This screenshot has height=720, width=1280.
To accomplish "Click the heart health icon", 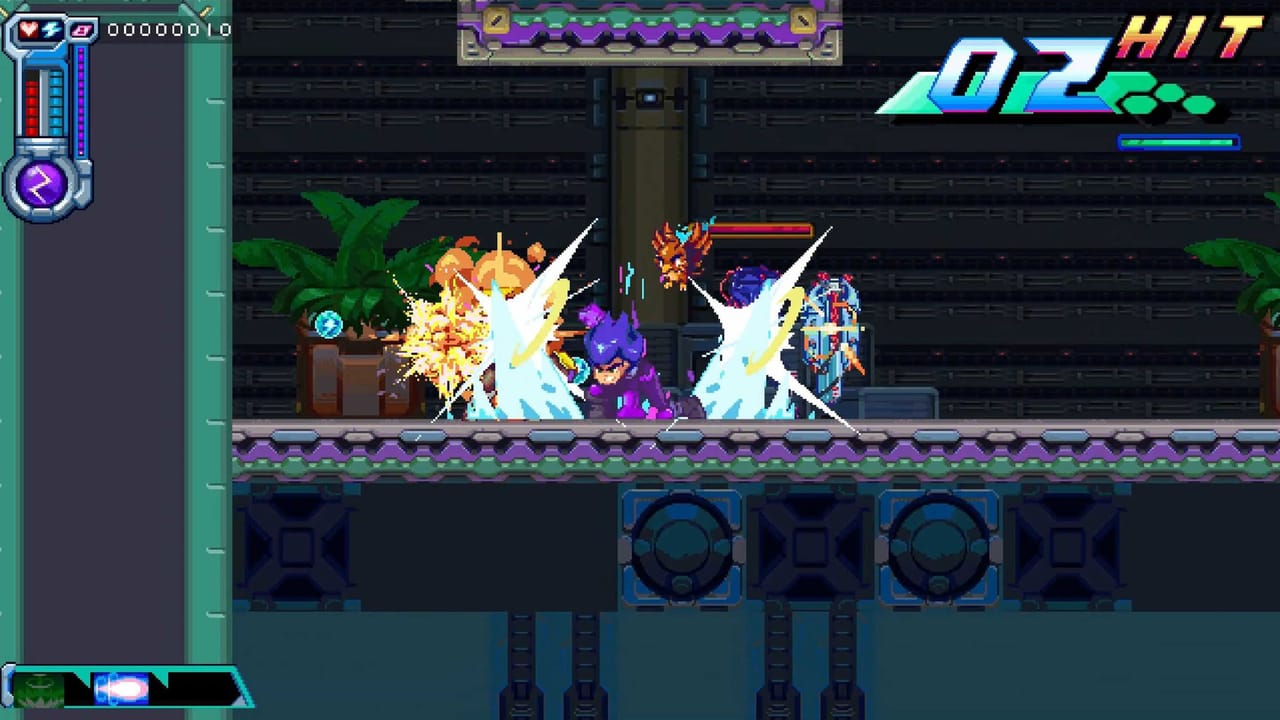I will click(x=29, y=30).
